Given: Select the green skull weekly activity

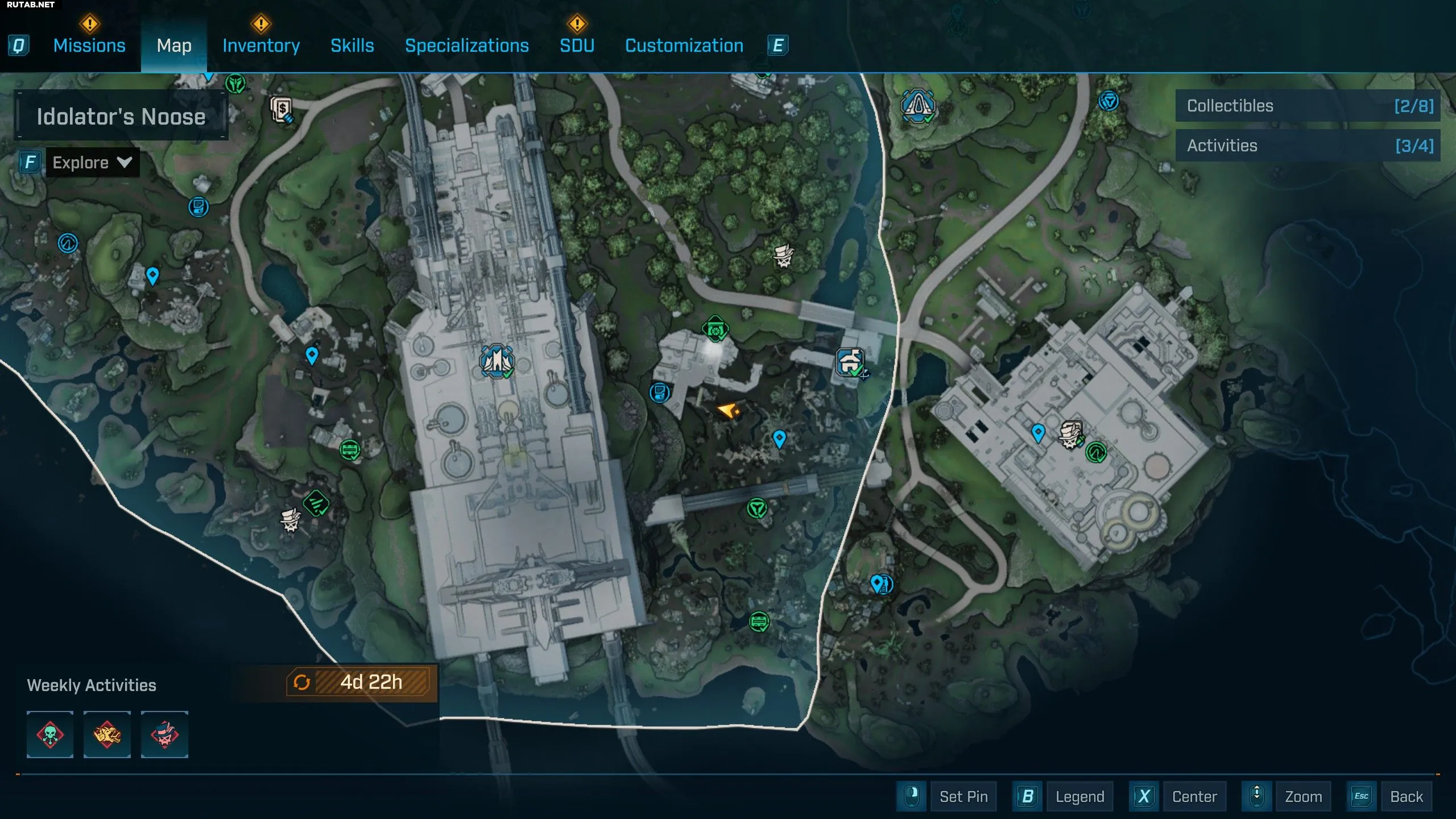Looking at the screenshot, I should [50, 734].
